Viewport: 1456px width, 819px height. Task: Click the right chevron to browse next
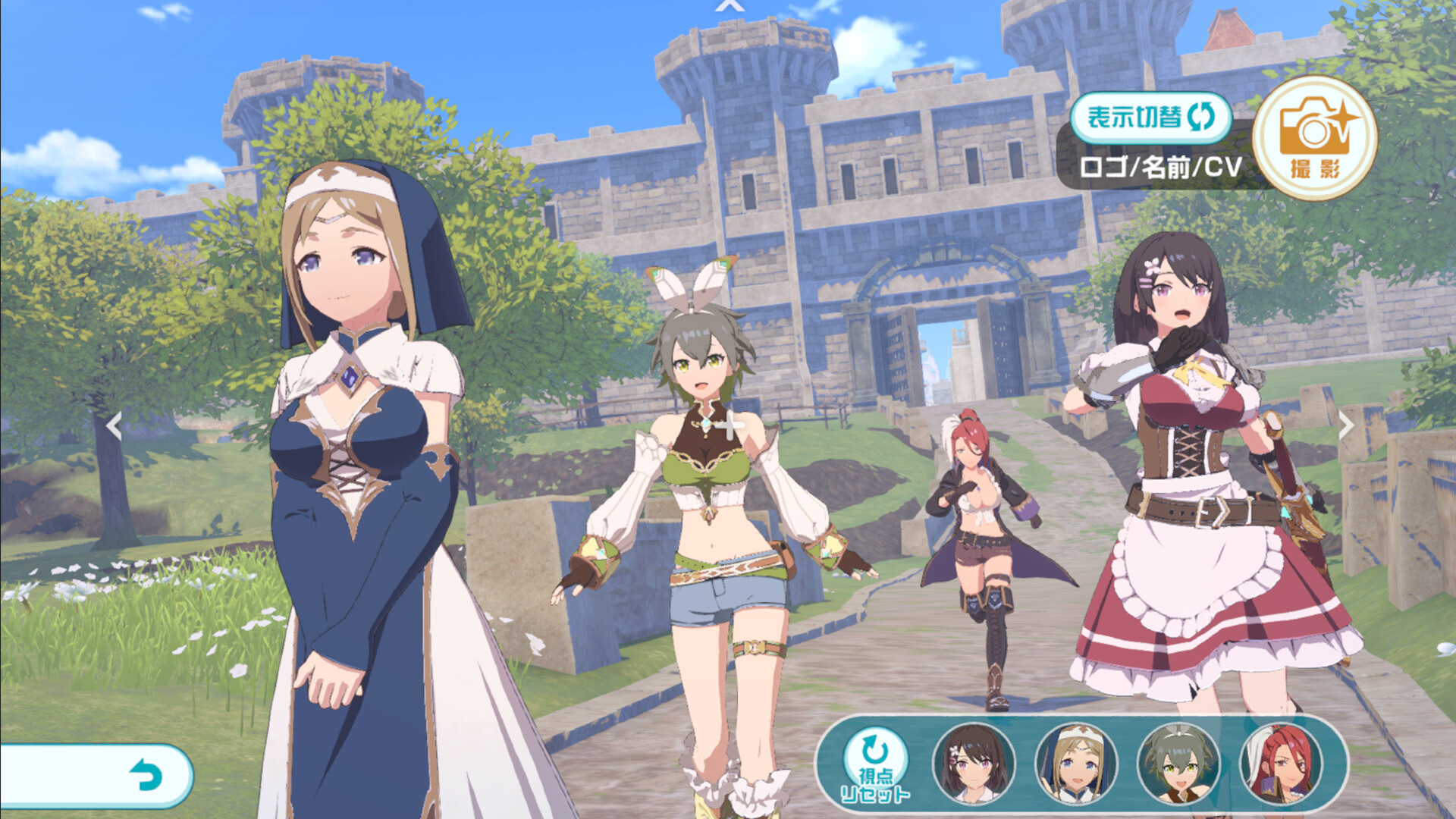[1348, 427]
